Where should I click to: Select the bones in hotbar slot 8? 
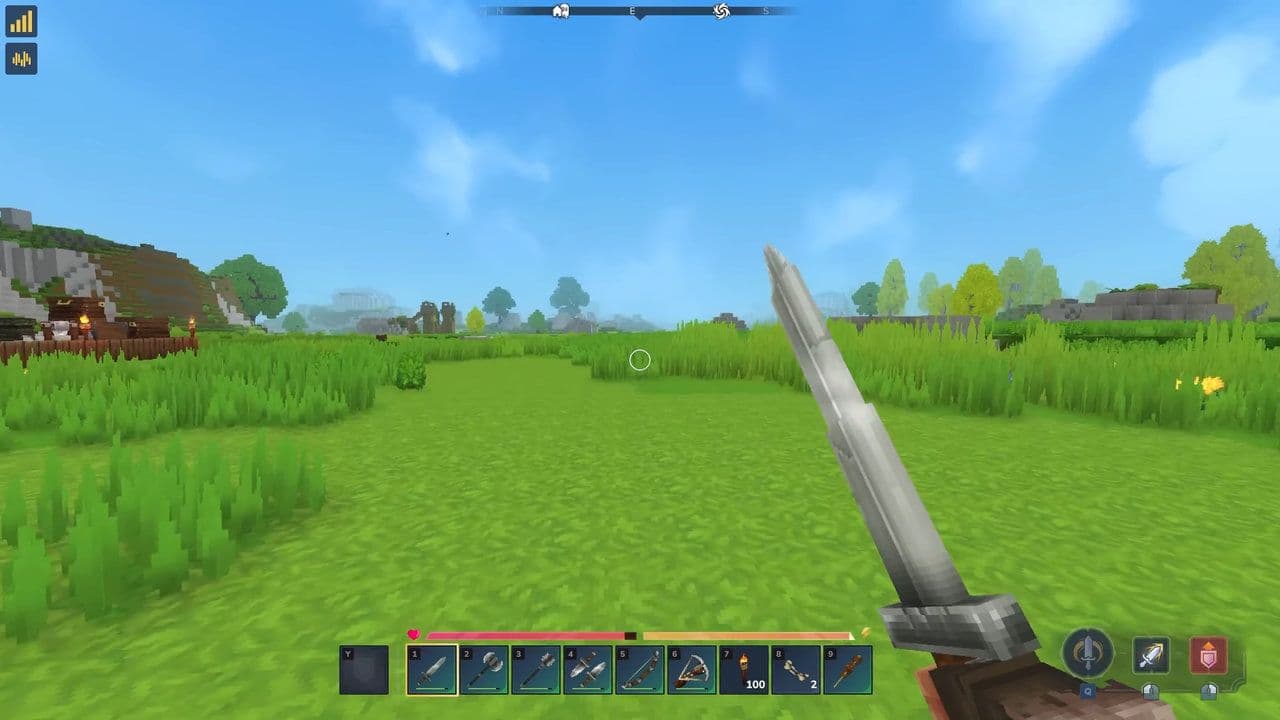(x=798, y=668)
